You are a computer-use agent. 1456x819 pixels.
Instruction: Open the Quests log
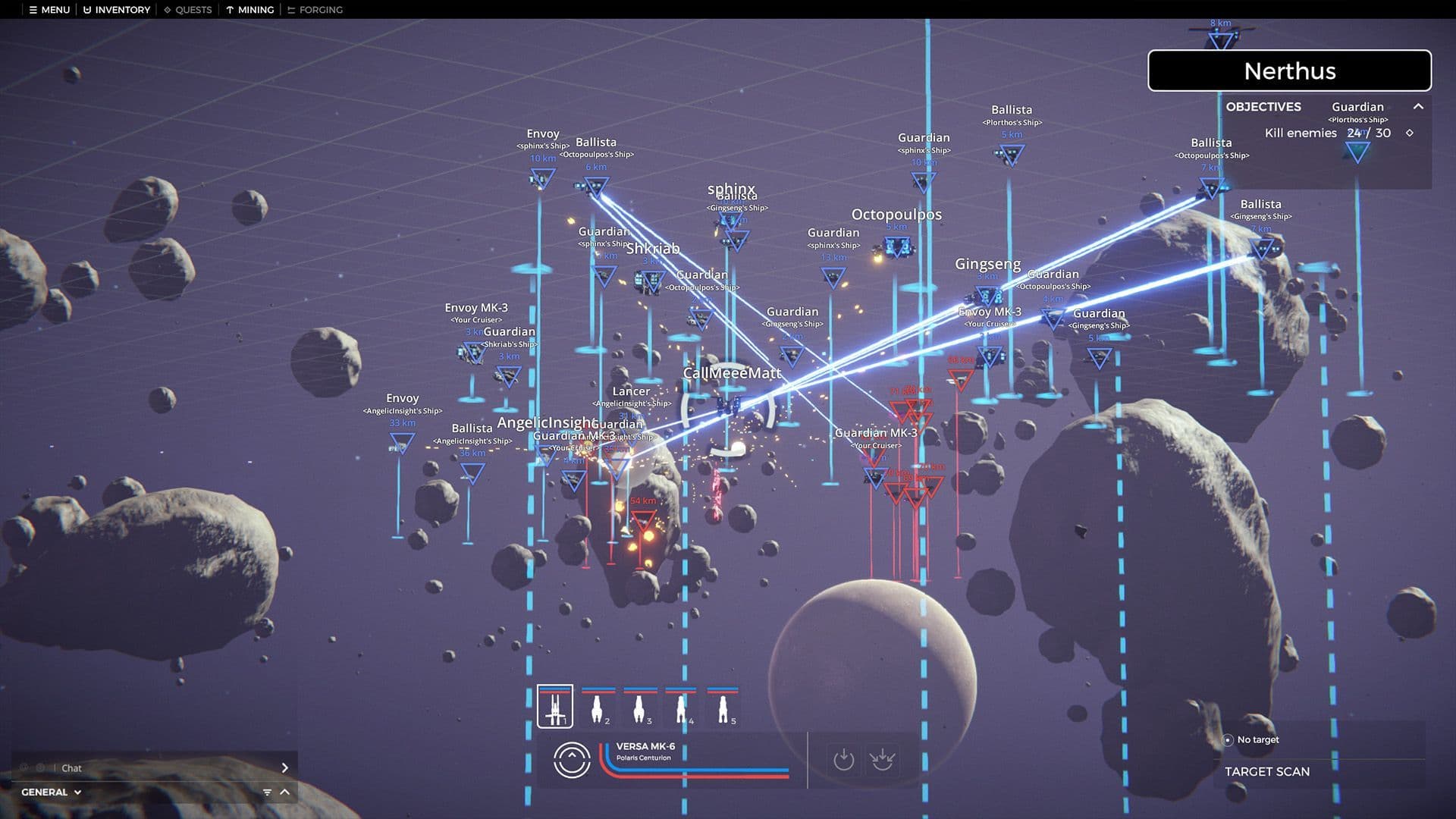click(188, 10)
